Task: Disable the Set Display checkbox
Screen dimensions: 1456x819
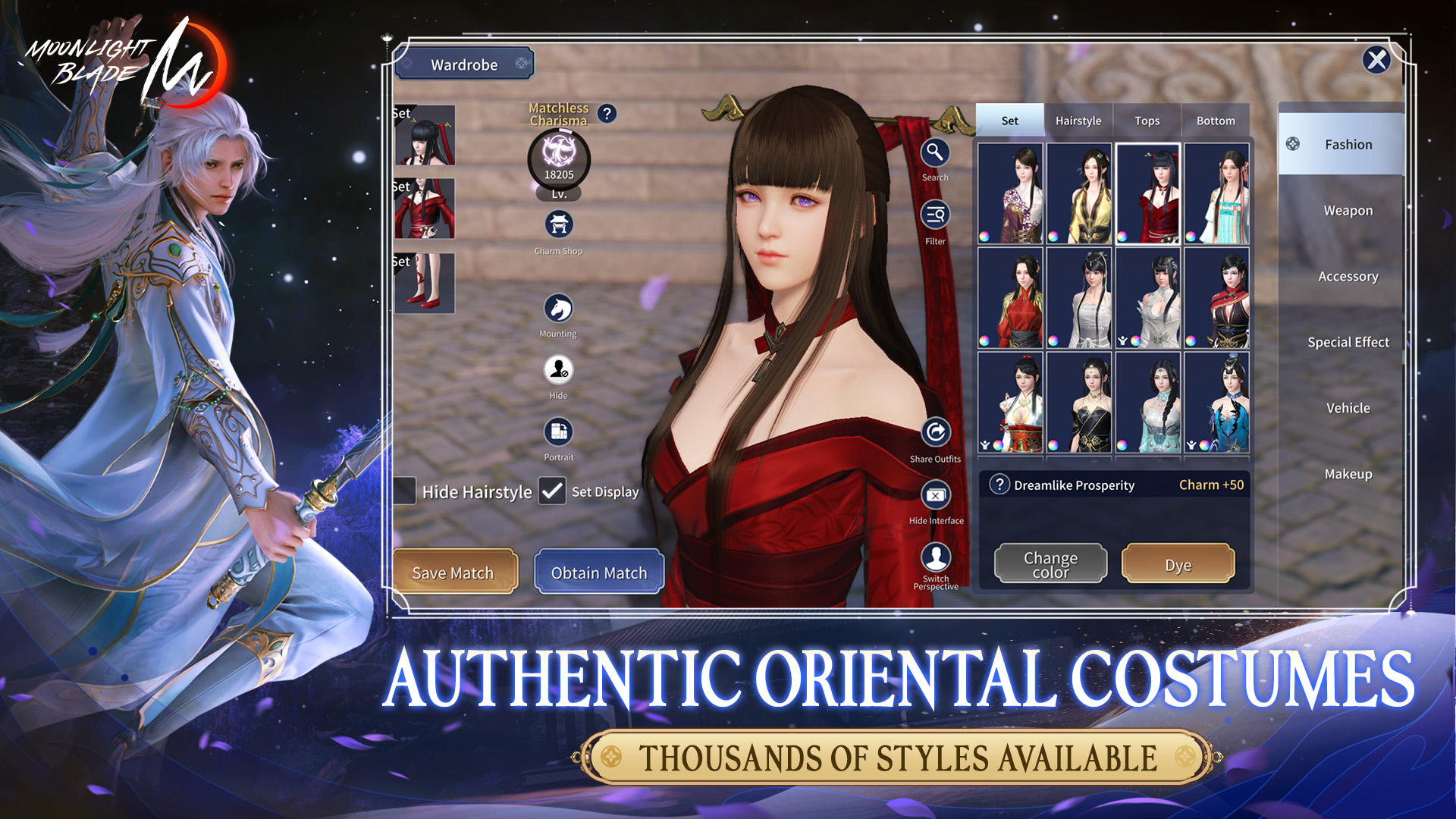Action: click(551, 491)
